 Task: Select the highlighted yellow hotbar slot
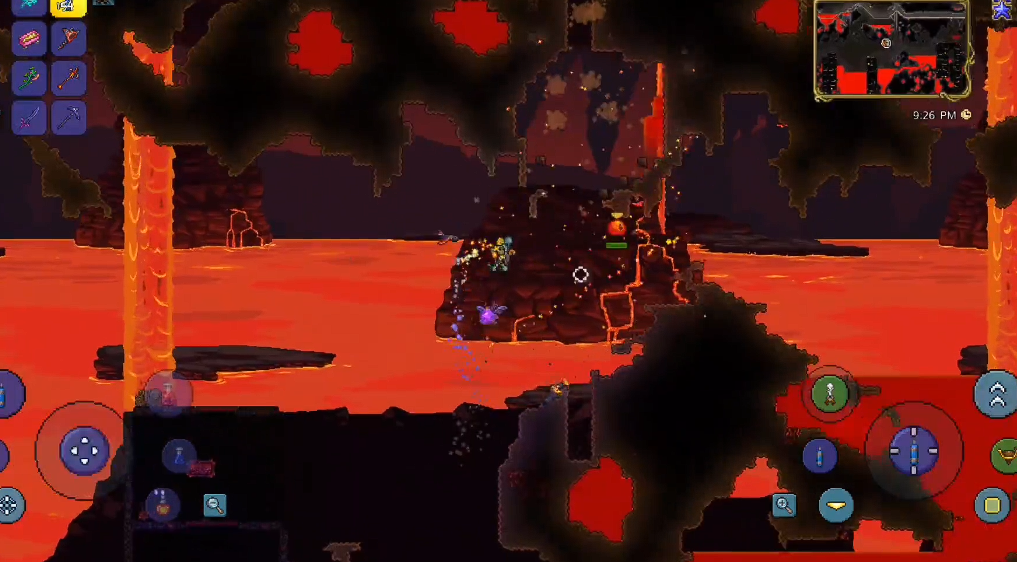point(68,6)
